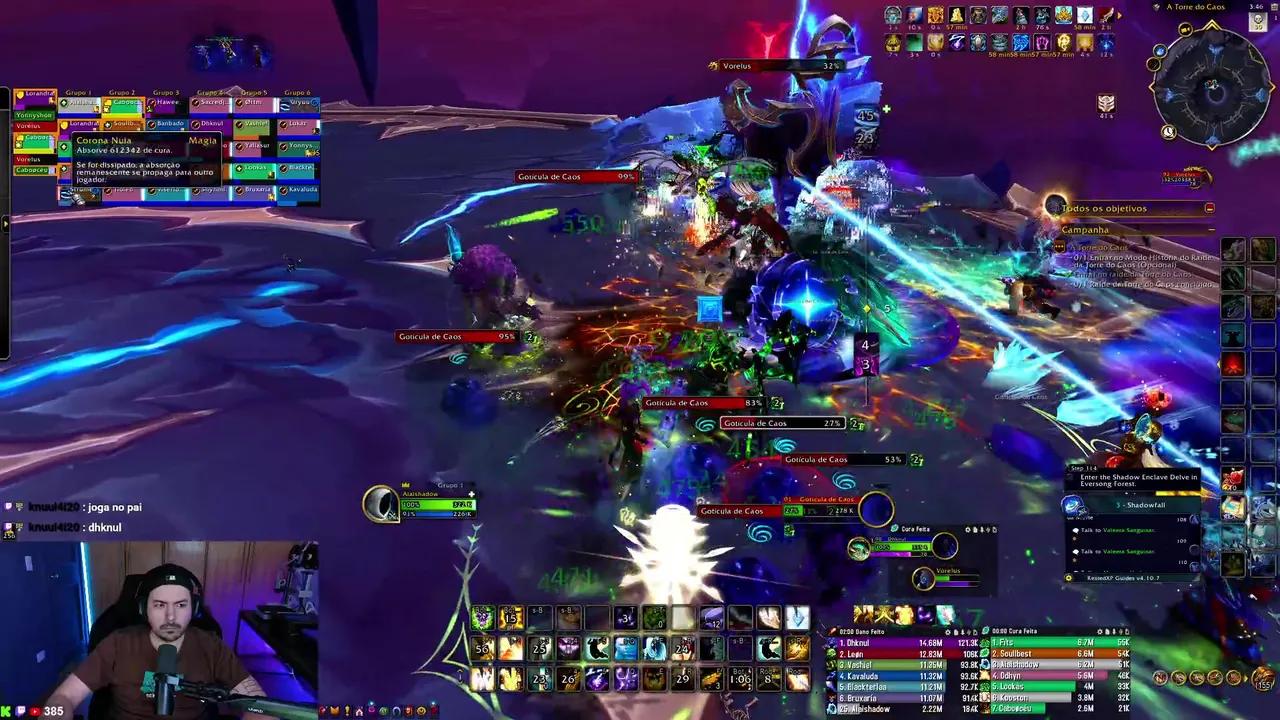Toggle the plus button on the Grupo 1 frame

click(471, 494)
